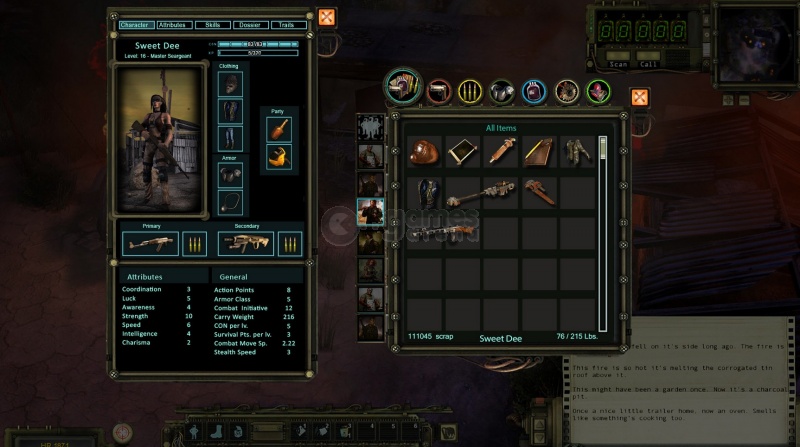Filter inventory by ammo category
Image resolution: width=800 pixels, height=447 pixels.
click(x=470, y=92)
